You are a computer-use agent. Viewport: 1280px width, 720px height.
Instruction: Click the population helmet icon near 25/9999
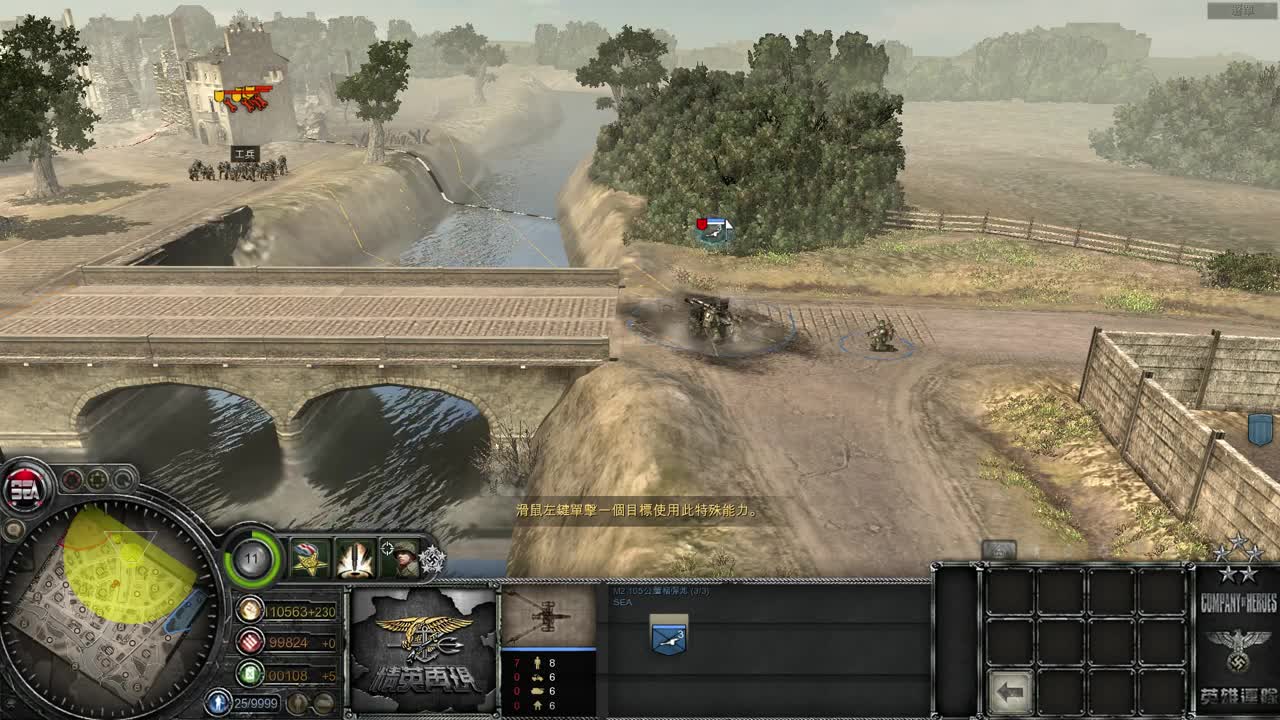pos(216,700)
